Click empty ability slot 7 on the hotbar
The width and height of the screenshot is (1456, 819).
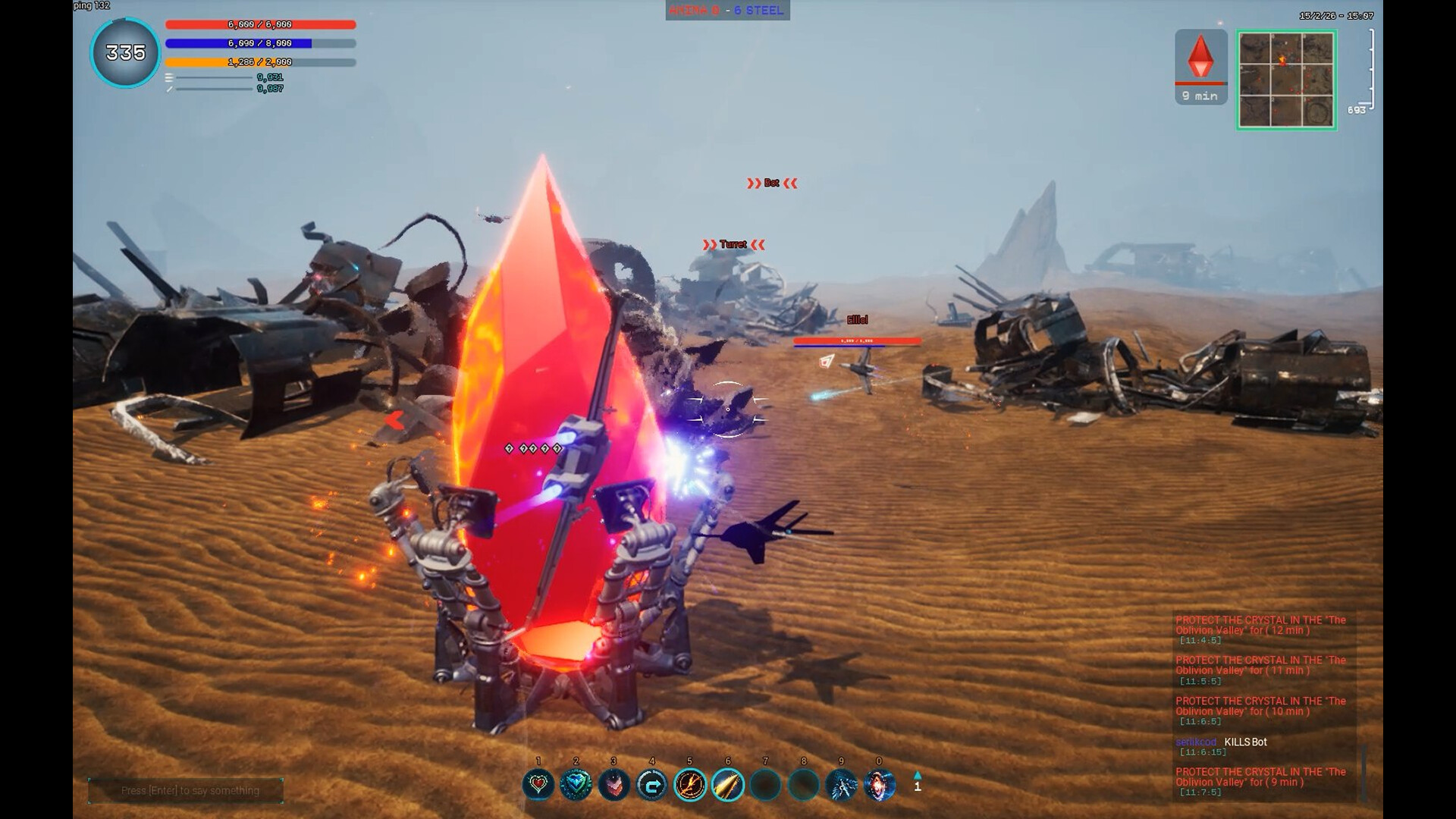pyautogui.click(x=765, y=785)
